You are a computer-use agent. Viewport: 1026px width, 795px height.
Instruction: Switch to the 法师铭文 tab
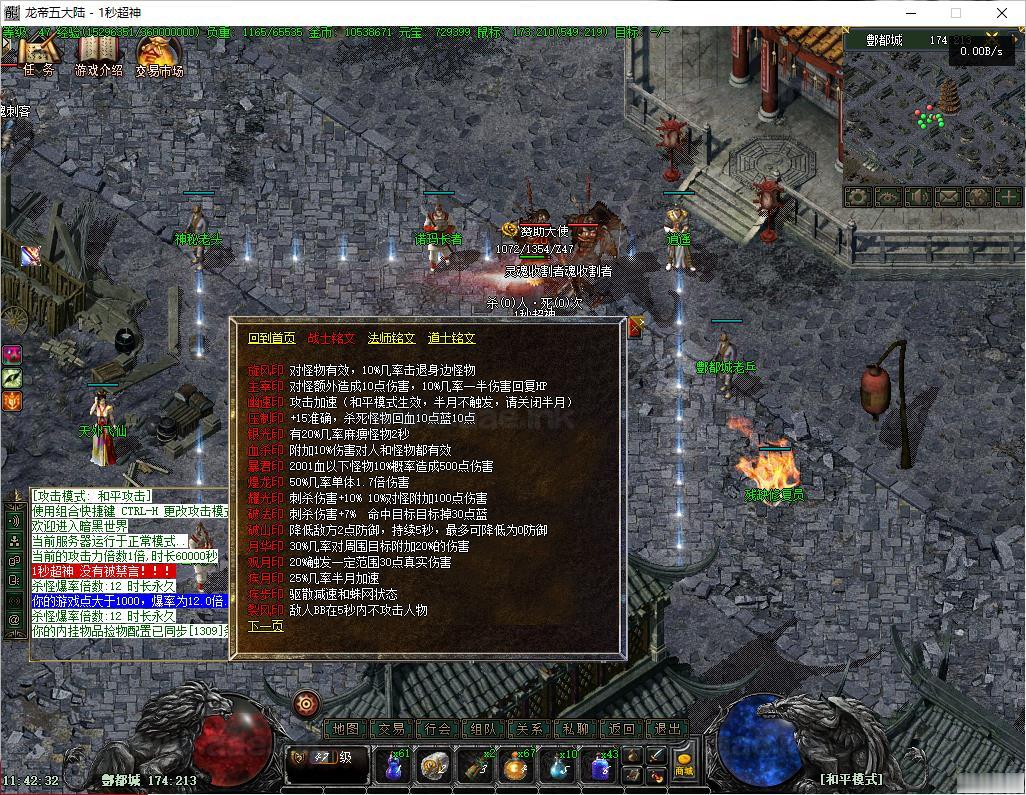(391, 338)
